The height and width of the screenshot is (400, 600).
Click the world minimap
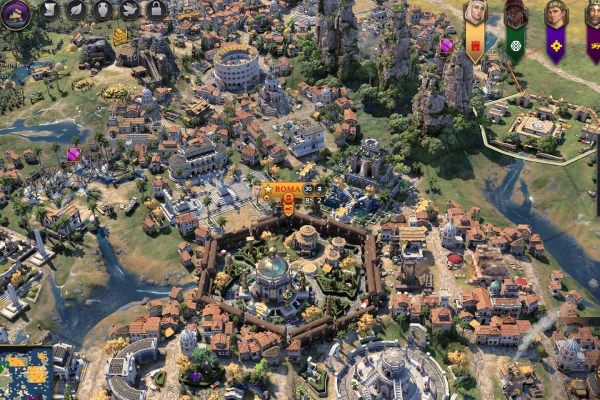(x=26, y=372)
